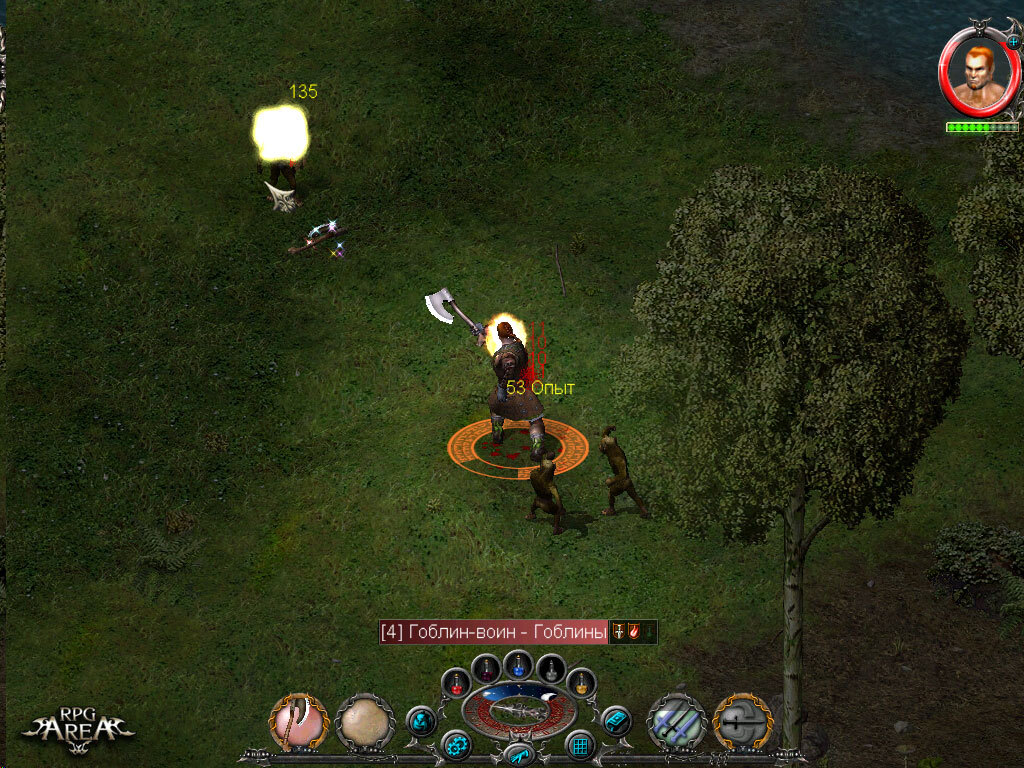The width and height of the screenshot is (1024, 768).
Task: Select the axe weapon slot
Action: pos(298,721)
